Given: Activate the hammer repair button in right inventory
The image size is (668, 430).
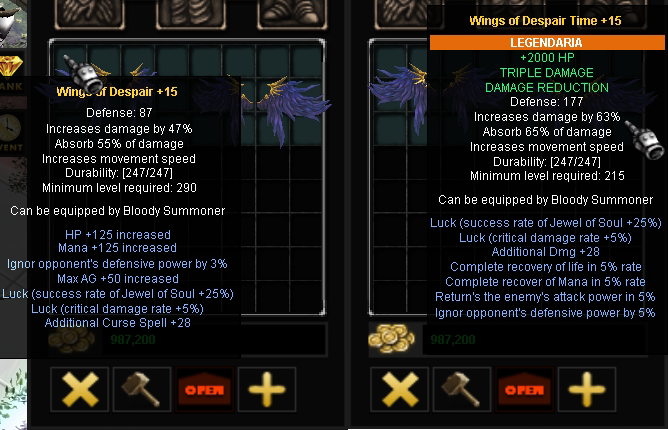Looking at the screenshot, I should [461, 388].
